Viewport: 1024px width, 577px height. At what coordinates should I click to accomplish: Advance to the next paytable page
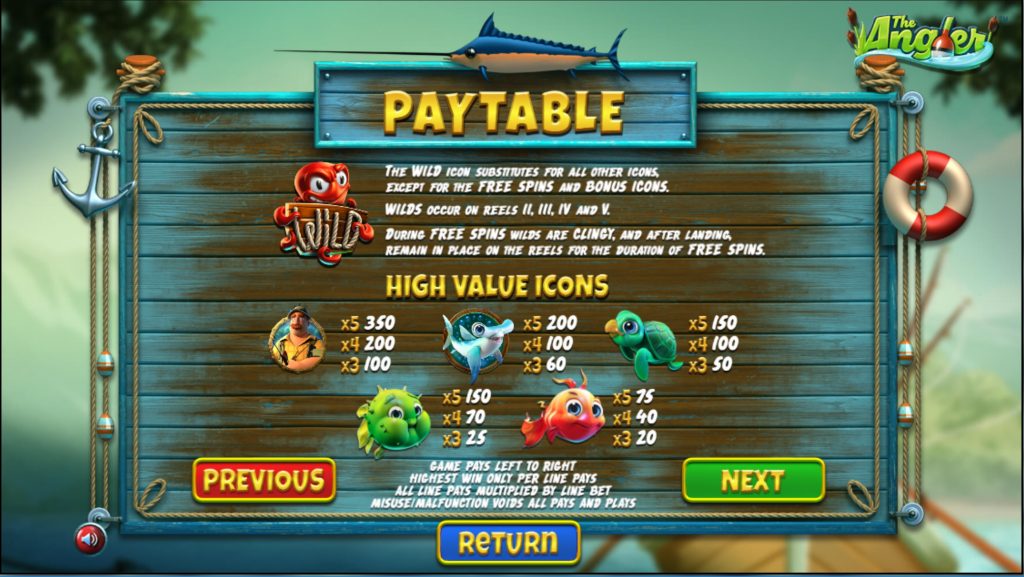point(753,480)
